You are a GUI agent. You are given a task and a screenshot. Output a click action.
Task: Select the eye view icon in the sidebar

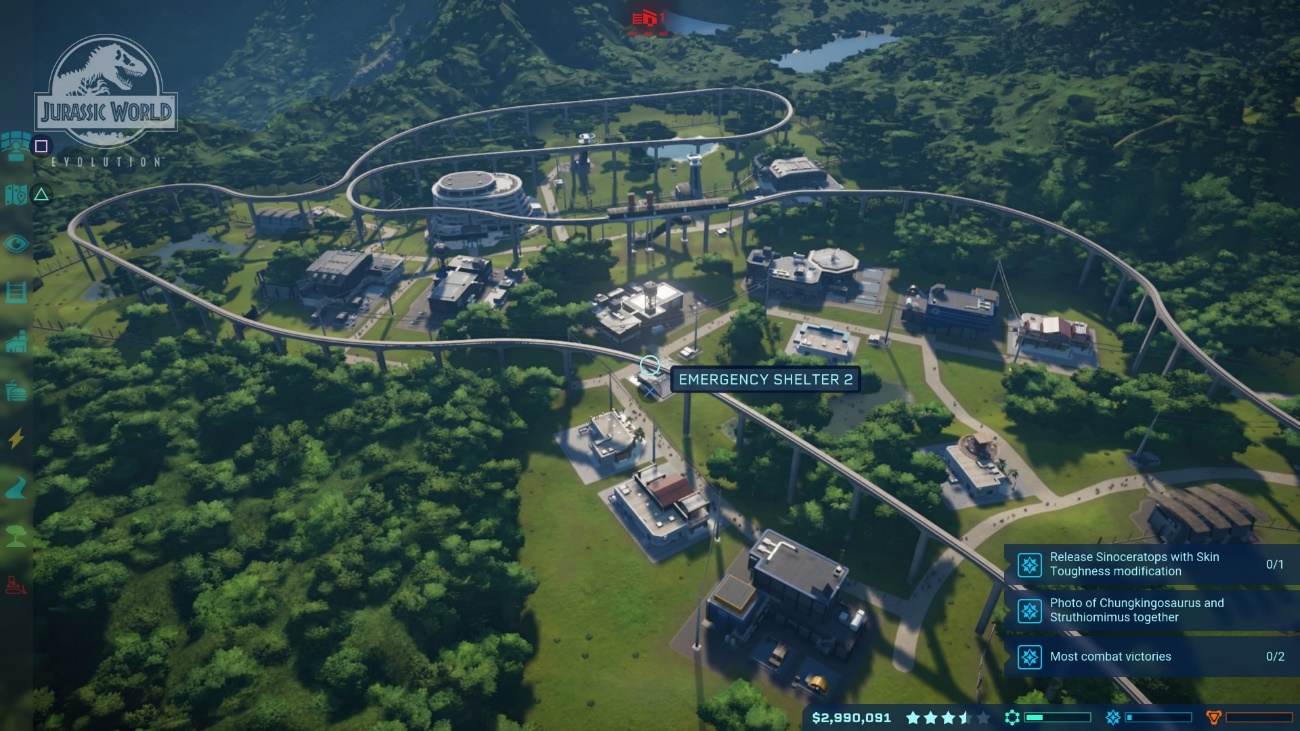pyautogui.click(x=16, y=243)
